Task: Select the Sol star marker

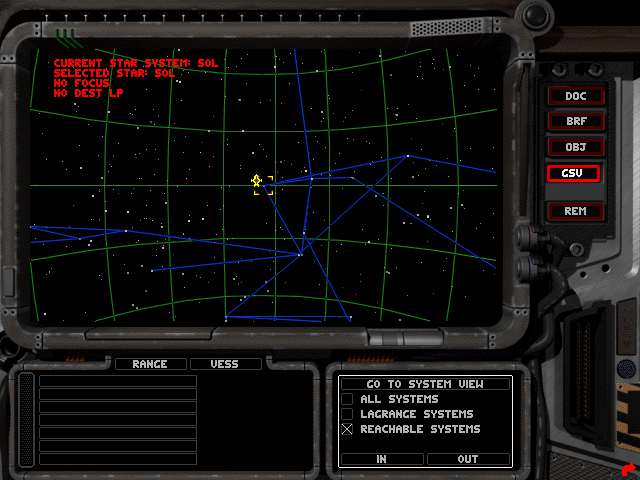Action: 257,181
